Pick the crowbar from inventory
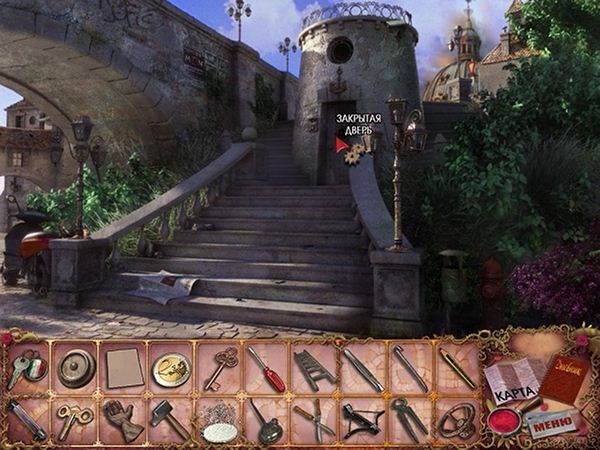The image size is (600, 450). 410,369
